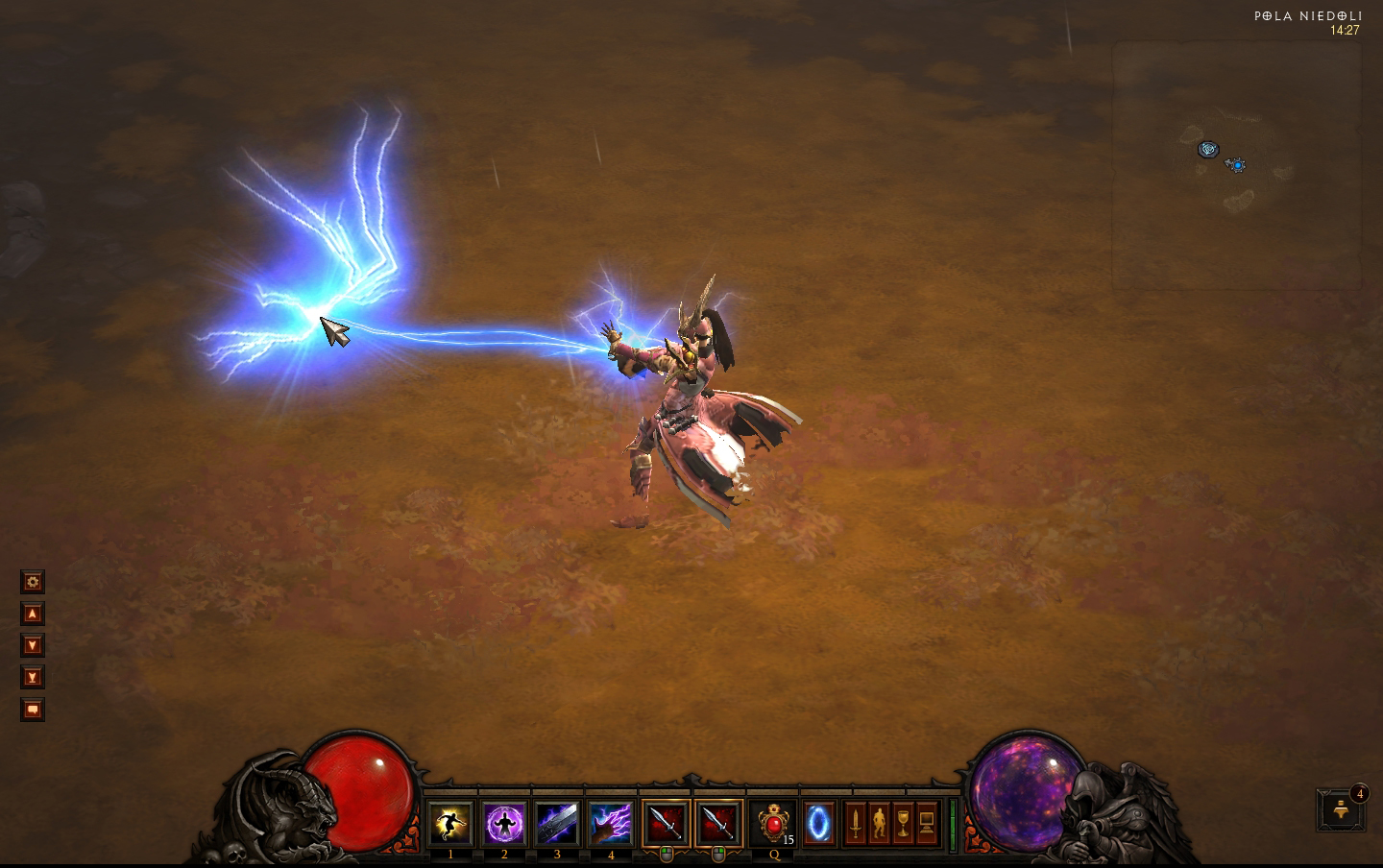
Task: Open the gear settings button
Action: click(x=33, y=582)
